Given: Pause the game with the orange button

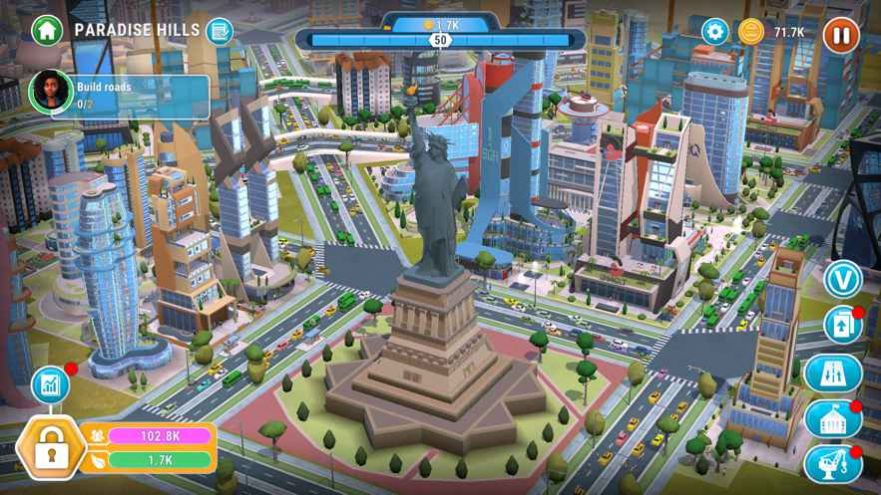Looking at the screenshot, I should (841, 35).
